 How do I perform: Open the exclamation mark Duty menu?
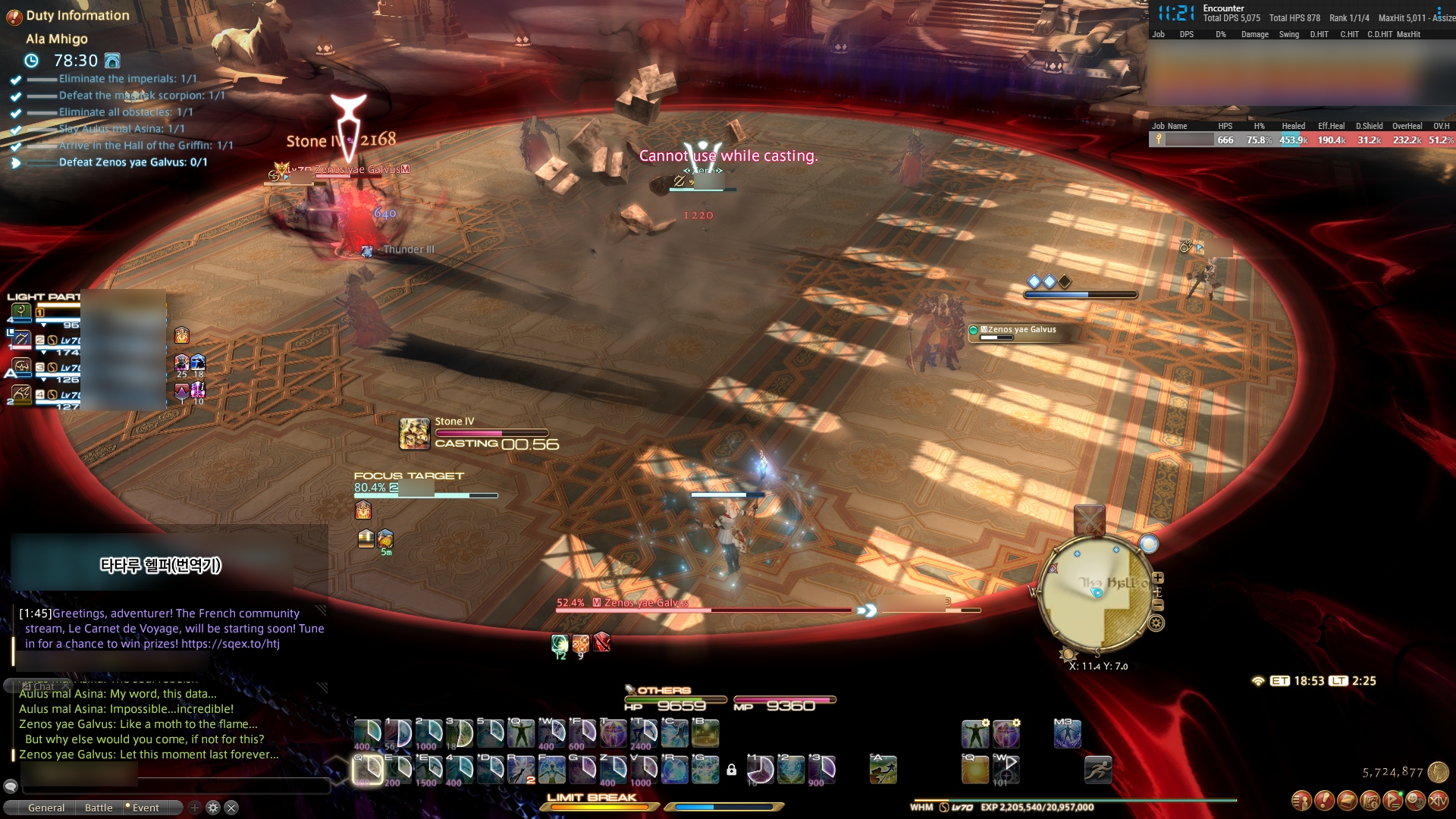click(x=1324, y=800)
